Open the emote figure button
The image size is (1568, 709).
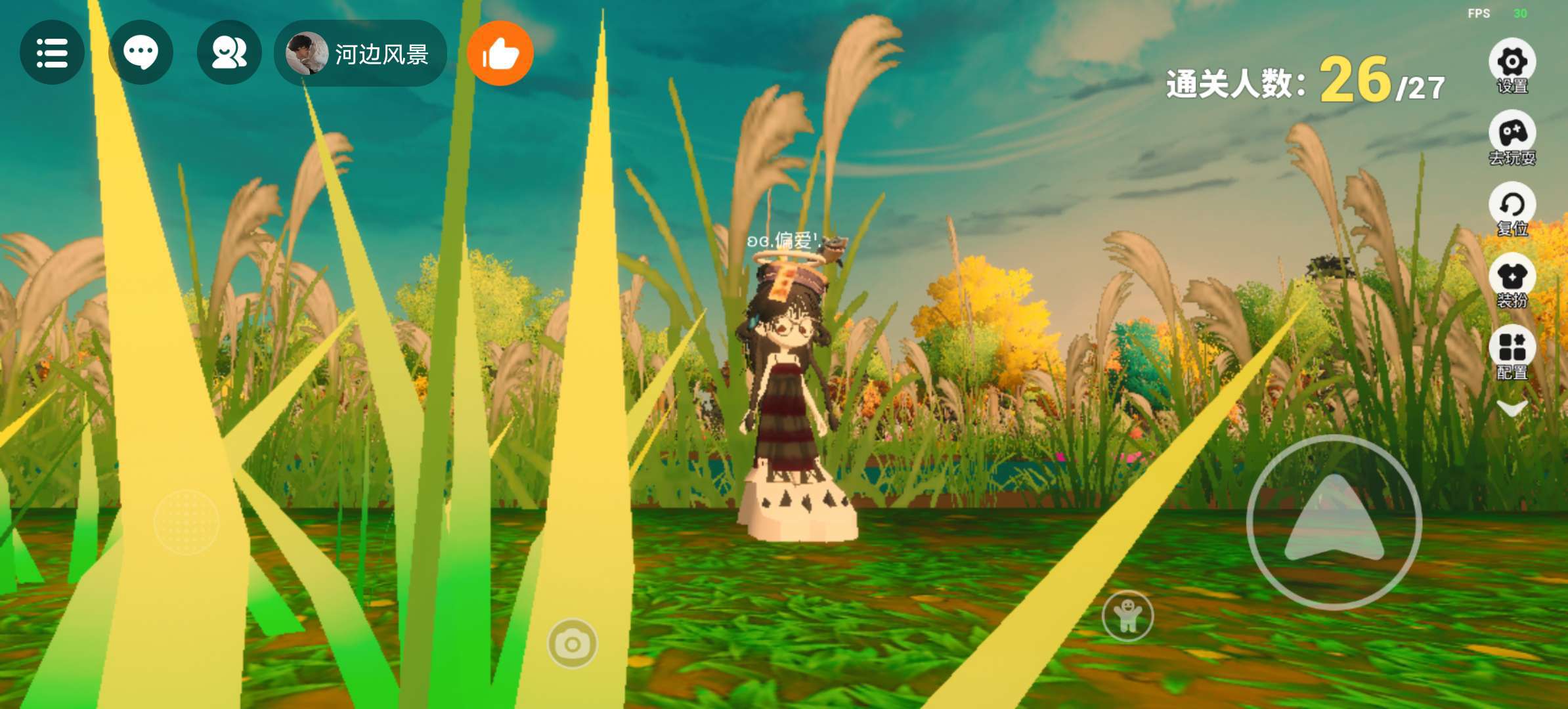(1127, 616)
